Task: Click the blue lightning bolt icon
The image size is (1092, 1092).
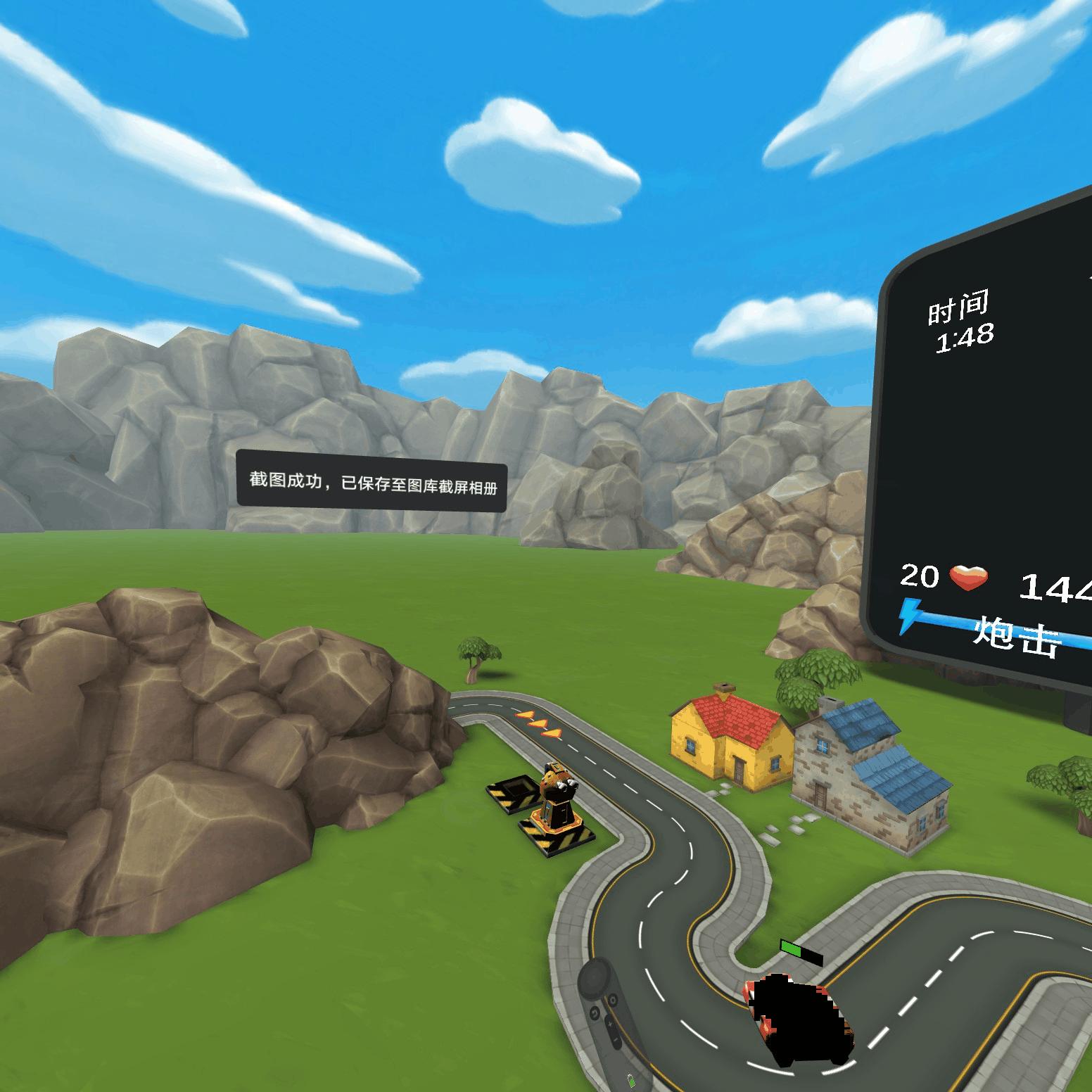Action: (x=910, y=616)
